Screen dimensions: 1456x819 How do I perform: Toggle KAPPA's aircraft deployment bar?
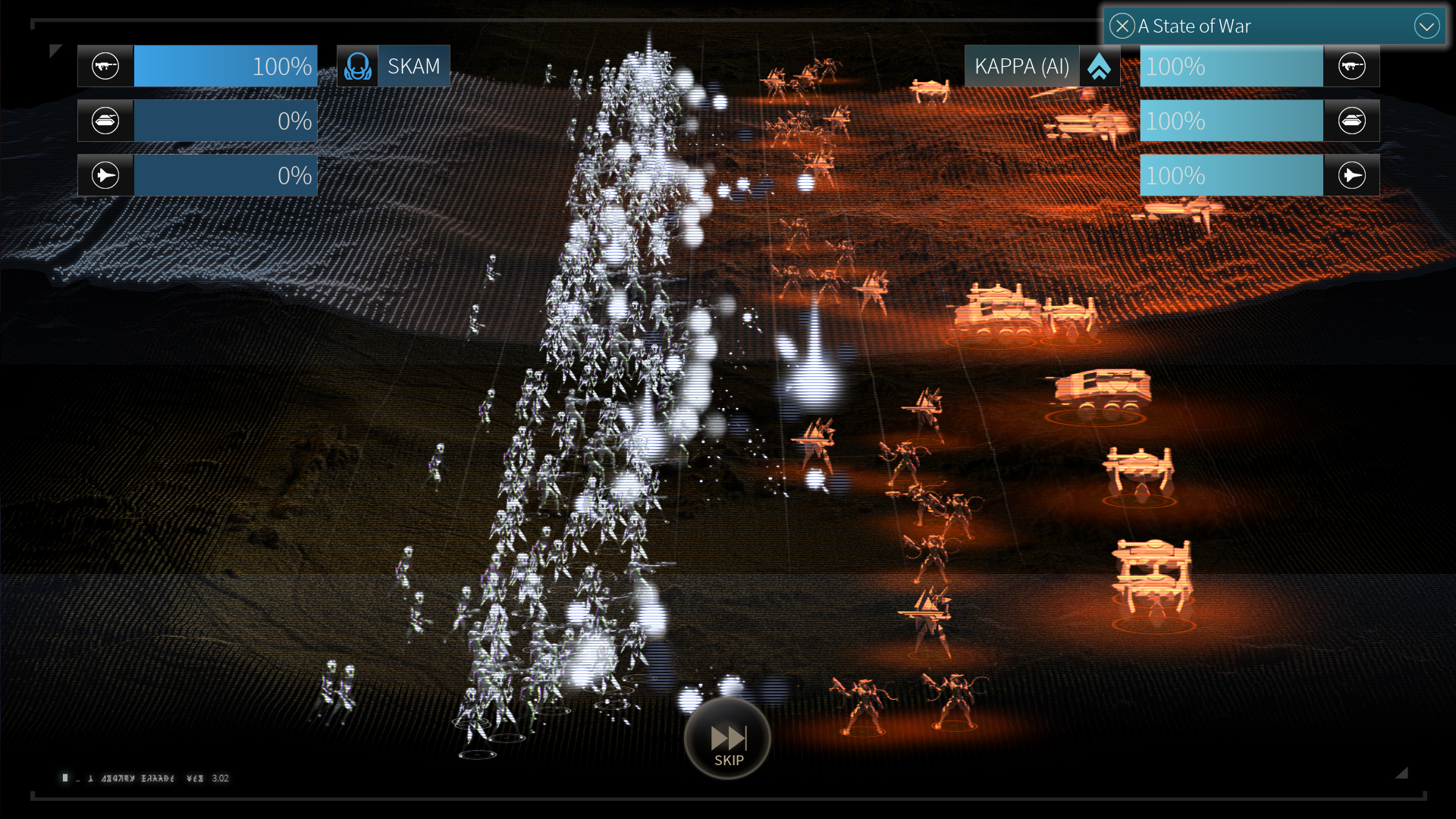tap(1230, 174)
